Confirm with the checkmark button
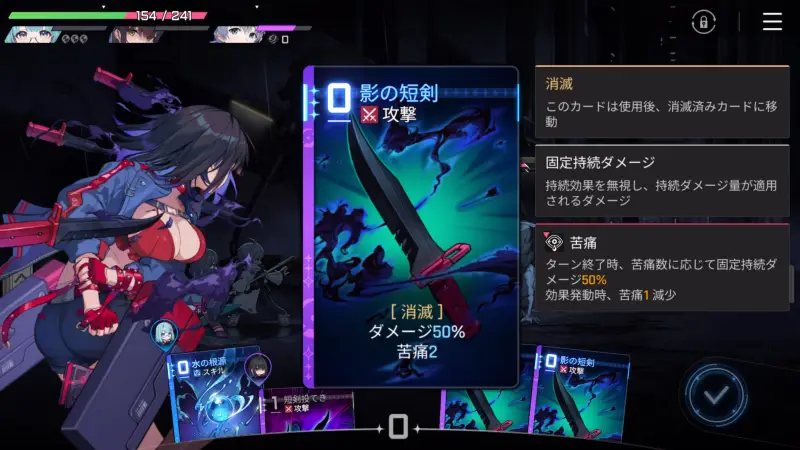The image size is (800, 450). (714, 395)
